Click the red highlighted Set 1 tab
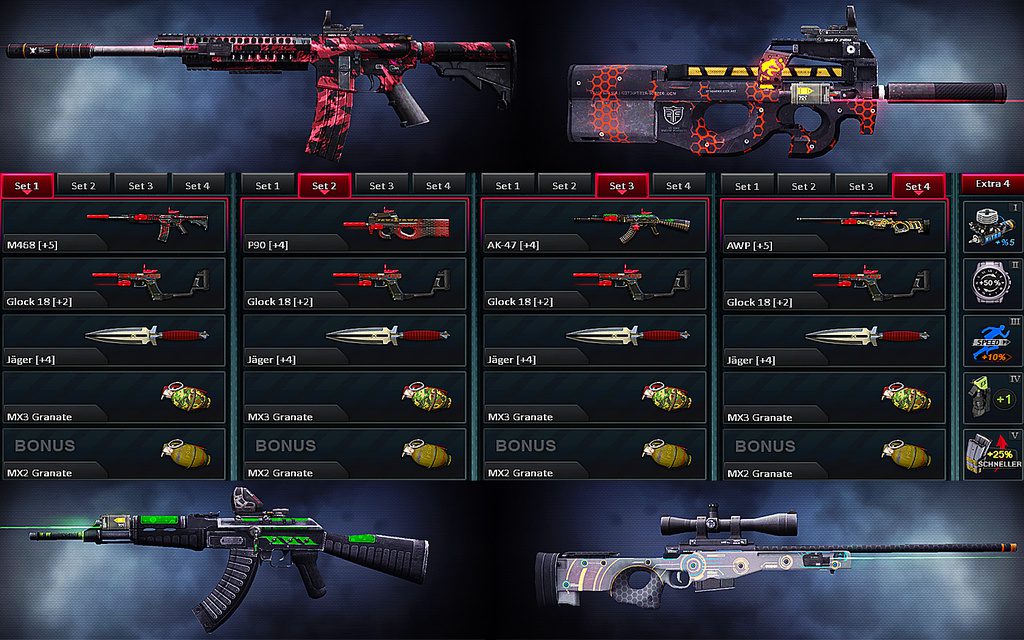This screenshot has height=640, width=1024. click(28, 185)
